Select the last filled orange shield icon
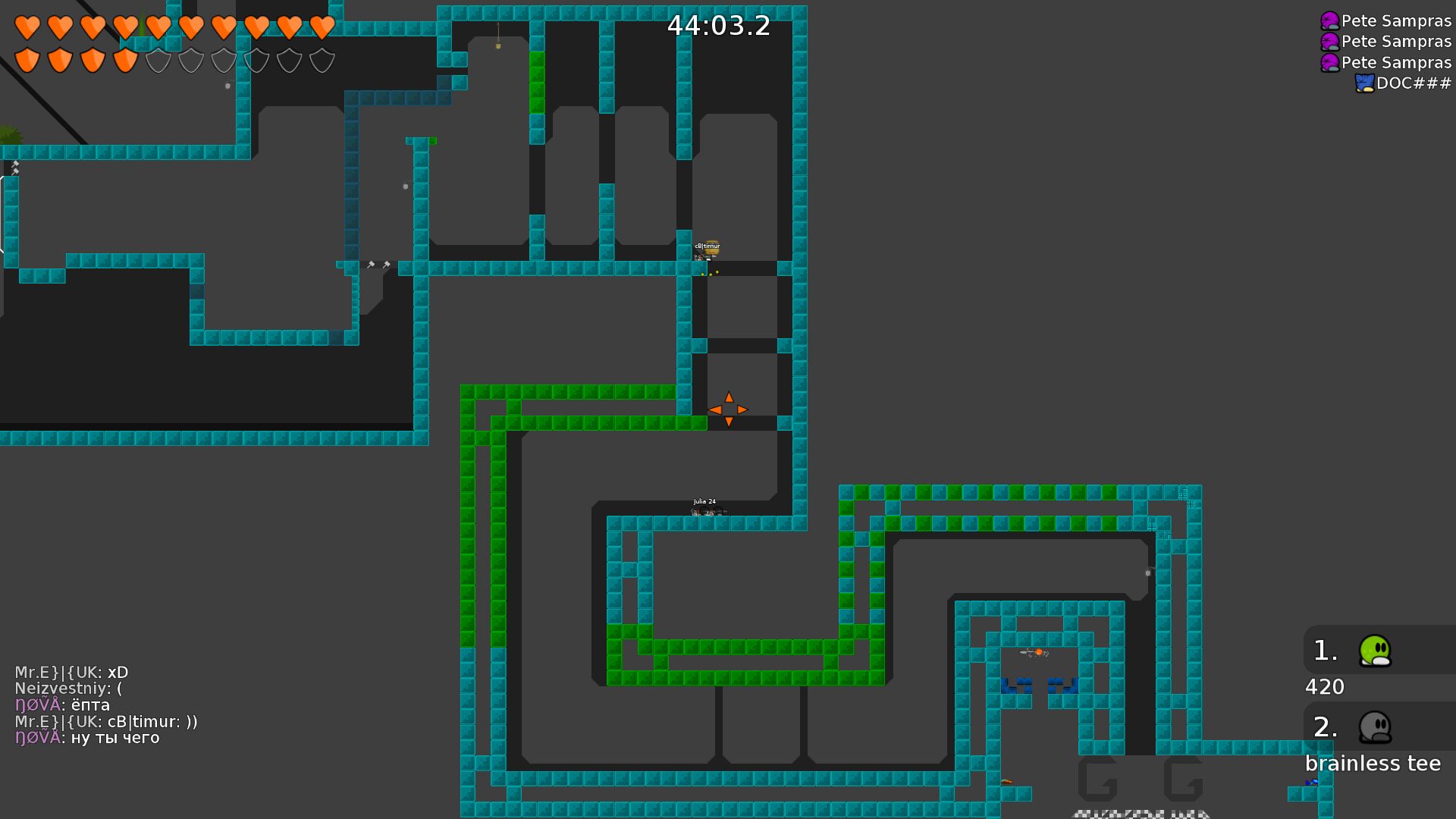 click(124, 59)
